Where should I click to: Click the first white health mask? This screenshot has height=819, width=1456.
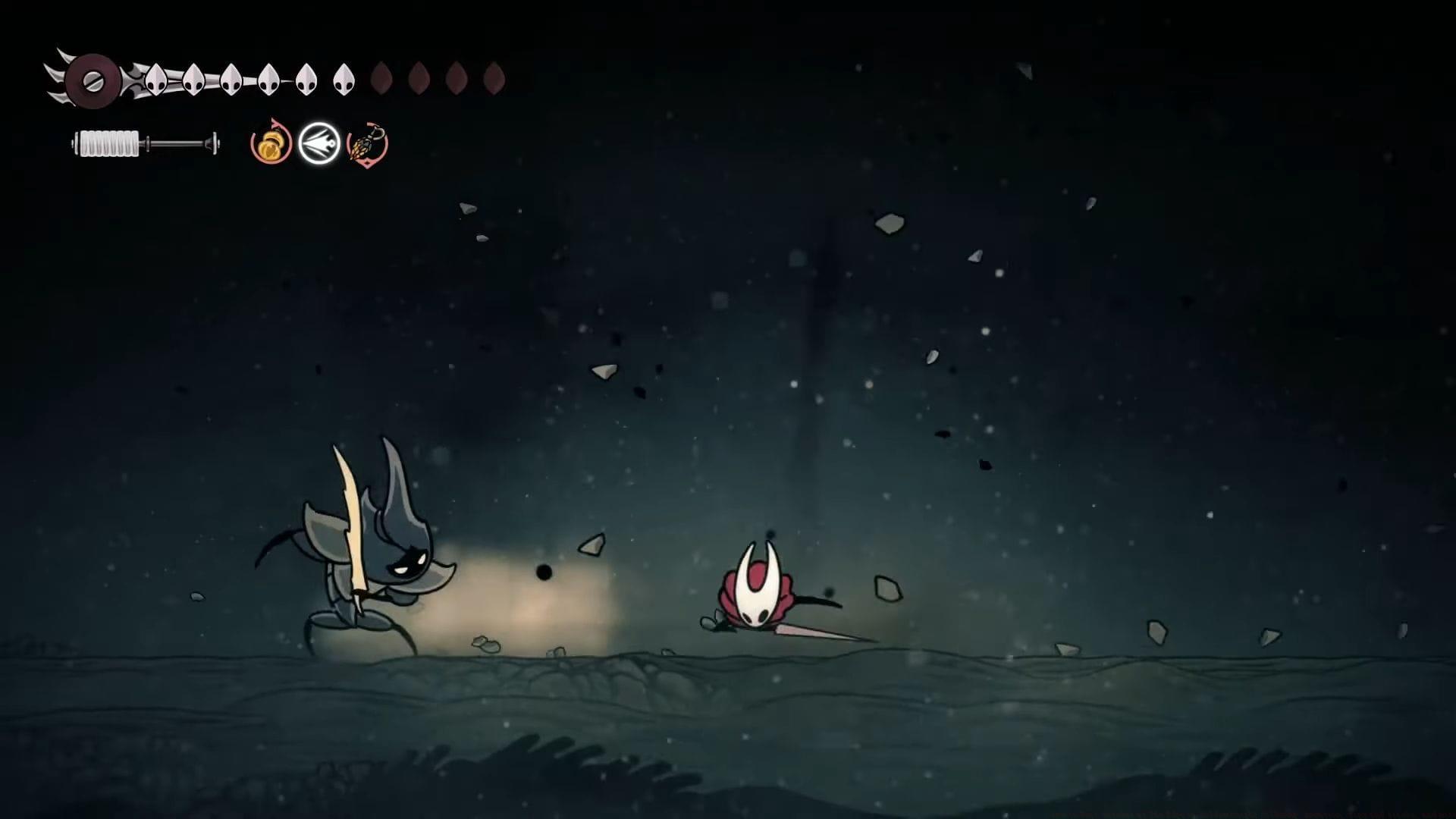click(155, 78)
